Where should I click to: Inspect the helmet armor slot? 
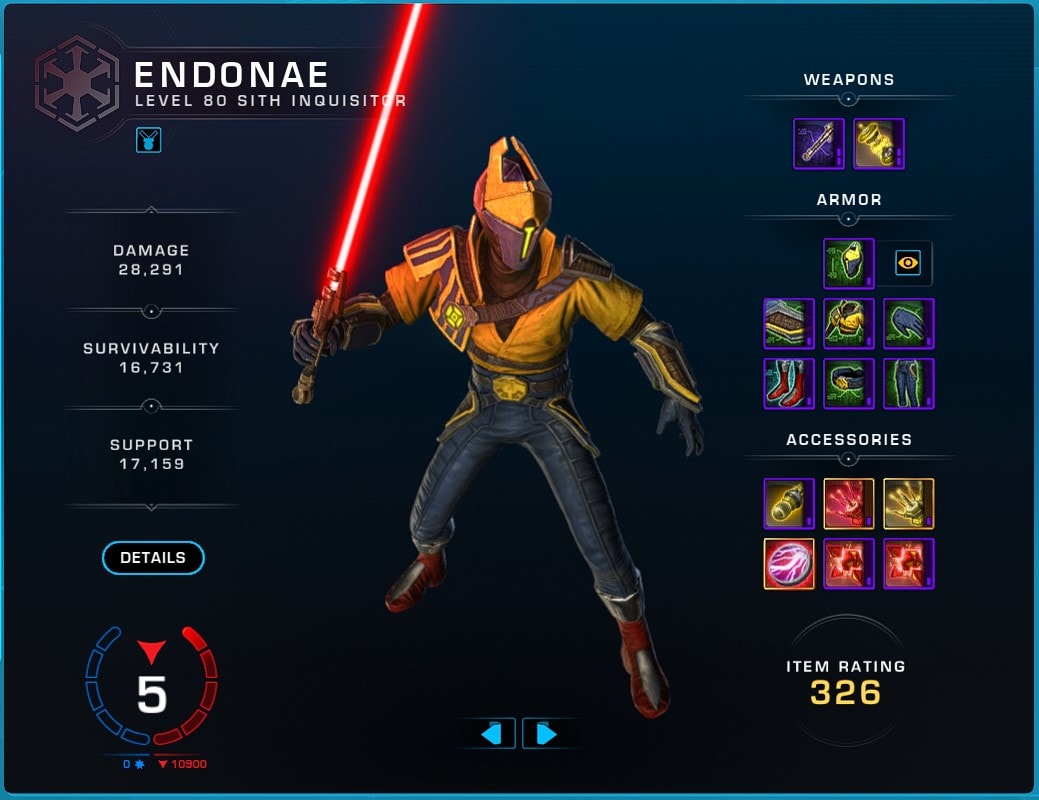(x=849, y=264)
